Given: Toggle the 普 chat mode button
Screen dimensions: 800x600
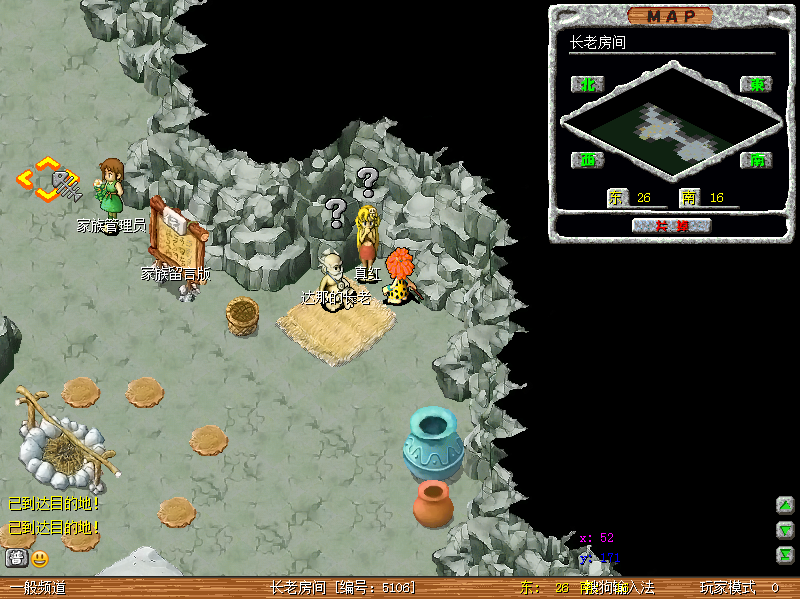Looking at the screenshot, I should [x=16, y=558].
